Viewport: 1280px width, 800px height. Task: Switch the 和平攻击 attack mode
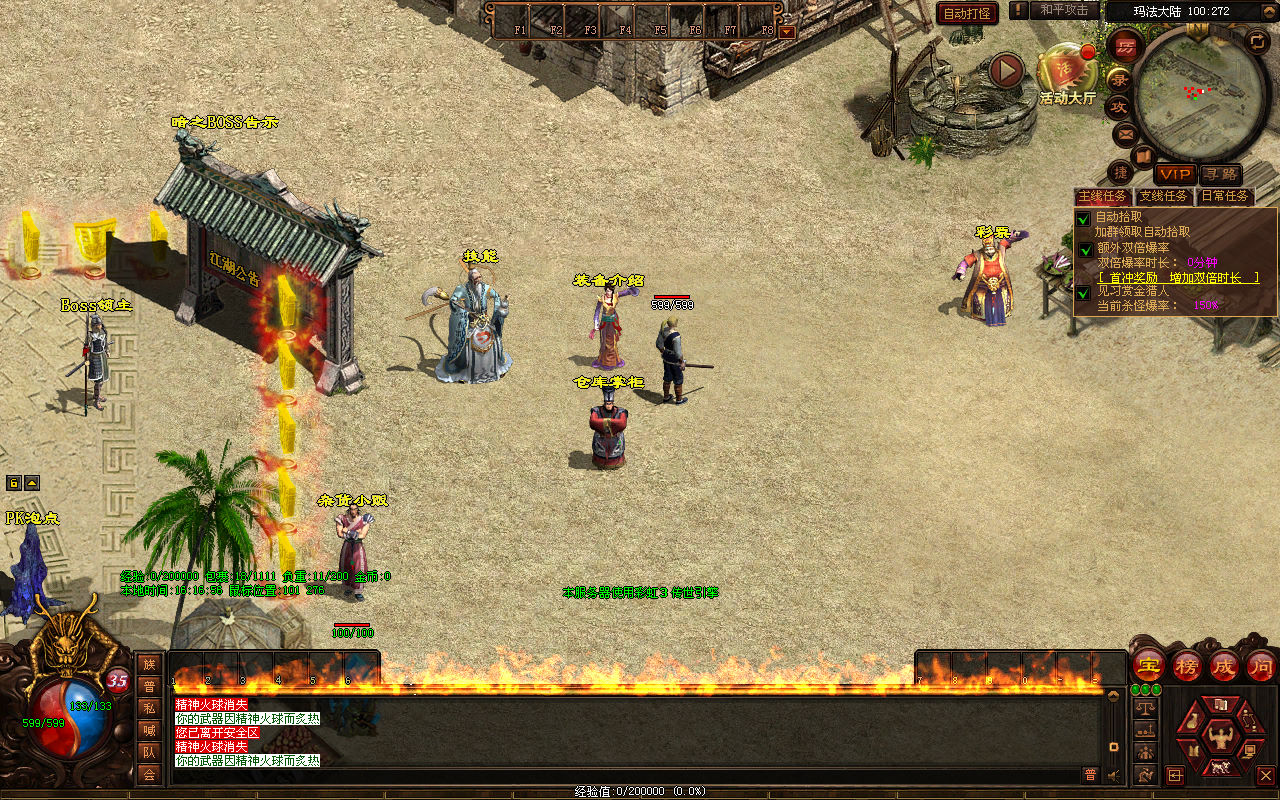pos(1063,10)
